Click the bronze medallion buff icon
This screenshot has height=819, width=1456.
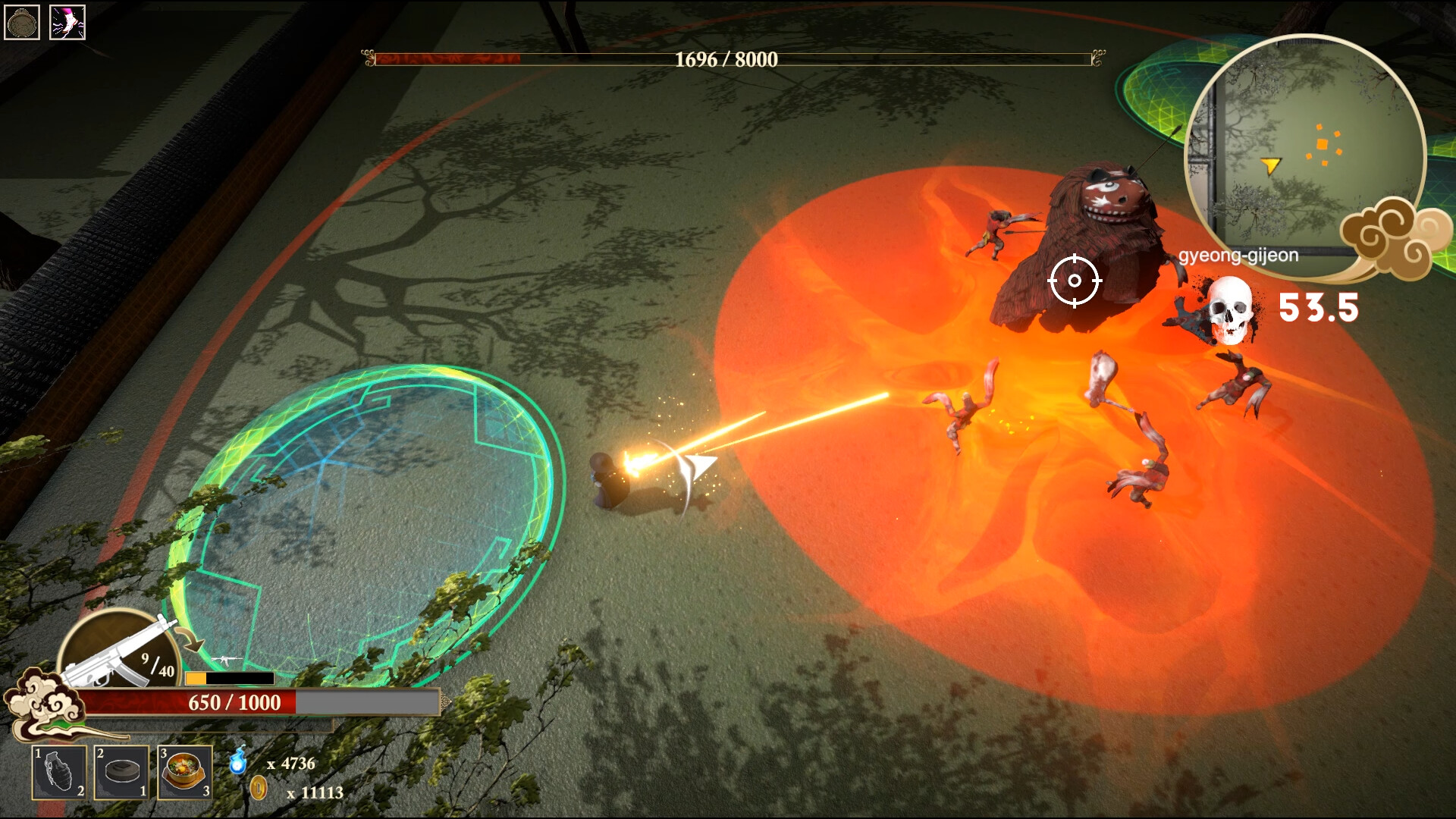pos(22,22)
